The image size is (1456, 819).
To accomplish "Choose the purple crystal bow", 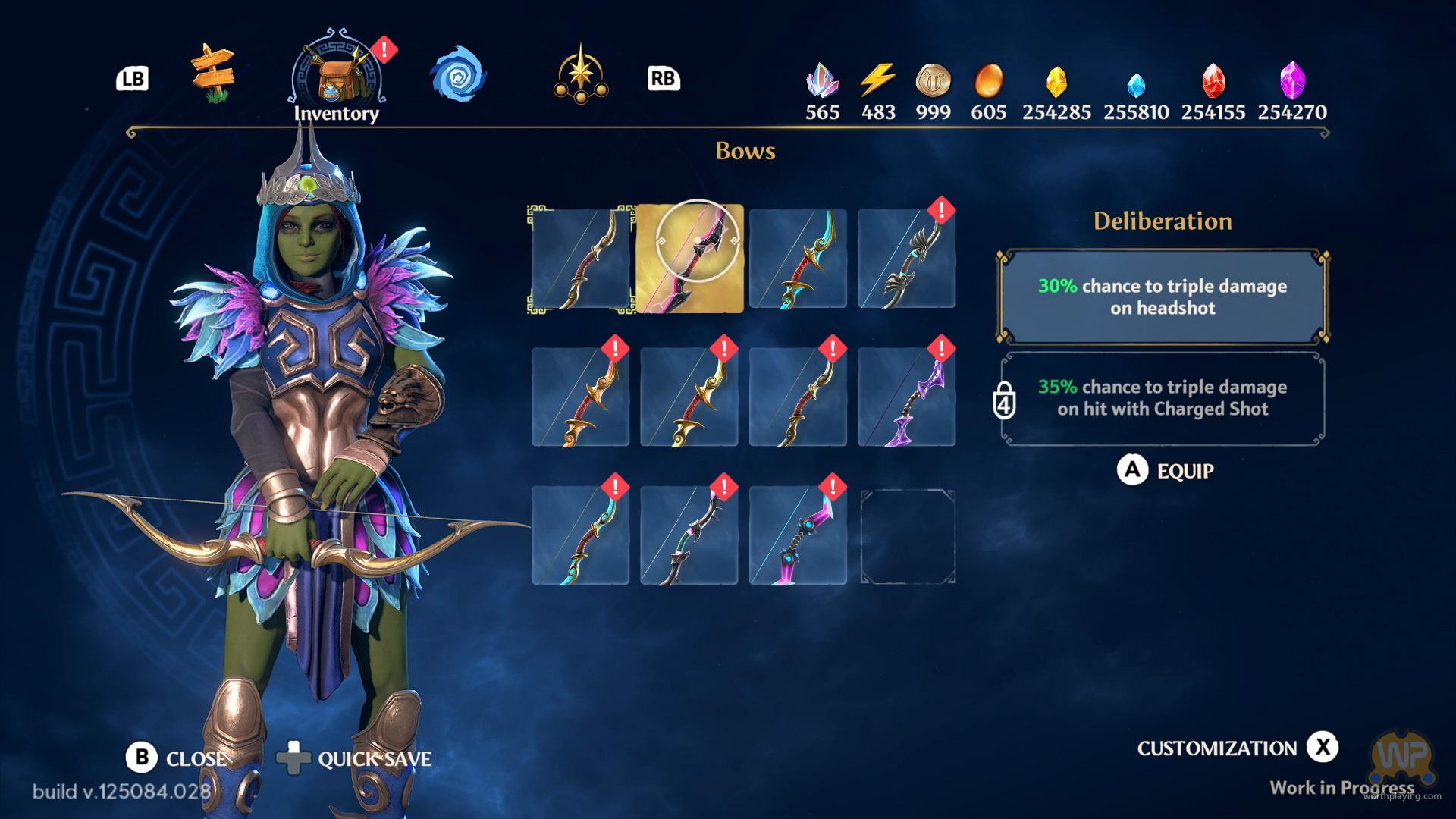I will pos(906,397).
